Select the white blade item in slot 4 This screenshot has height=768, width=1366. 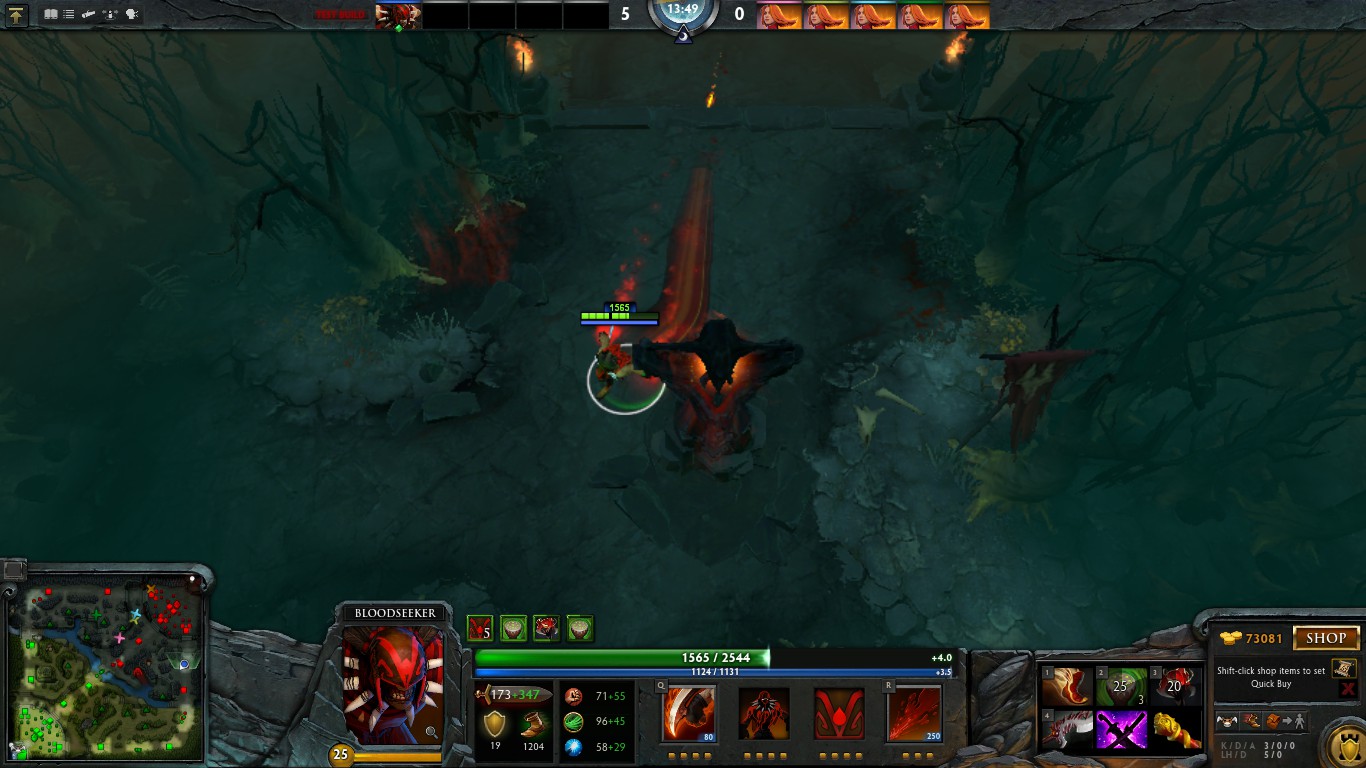(1066, 730)
